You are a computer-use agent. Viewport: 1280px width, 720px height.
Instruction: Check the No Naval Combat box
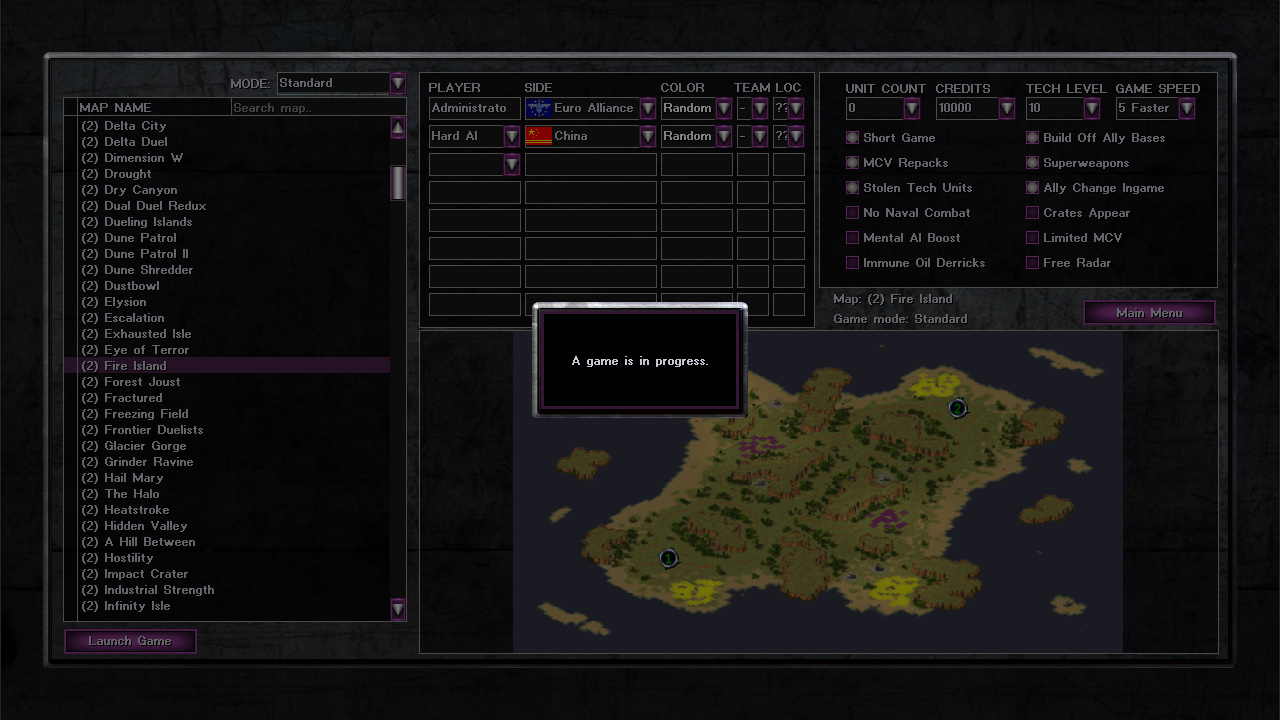(x=853, y=213)
